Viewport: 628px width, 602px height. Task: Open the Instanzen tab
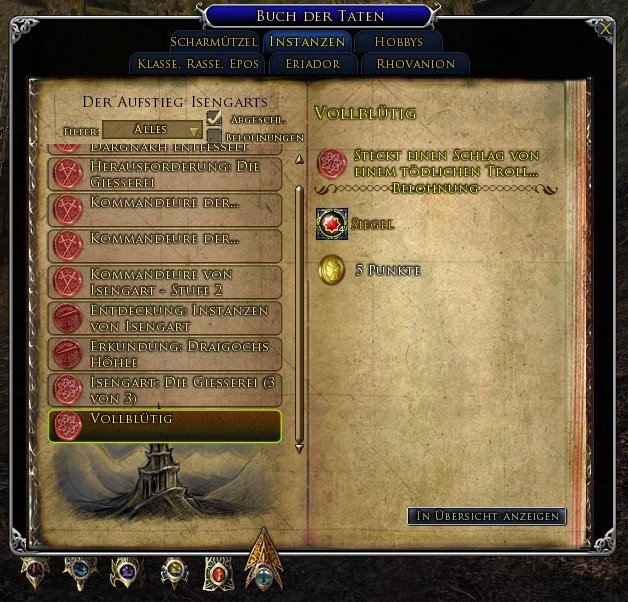coord(307,42)
